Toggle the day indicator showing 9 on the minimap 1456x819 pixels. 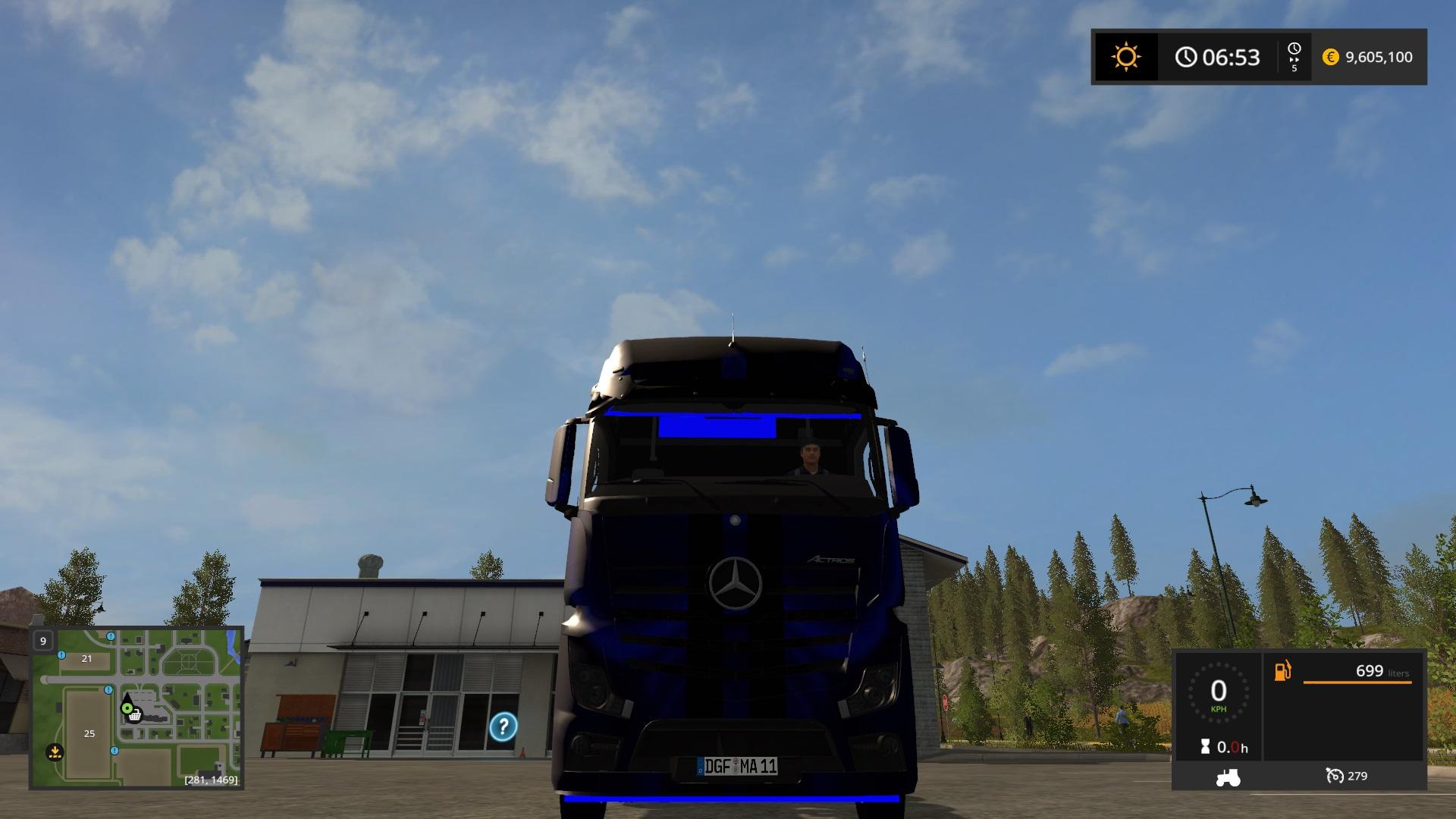[x=42, y=641]
